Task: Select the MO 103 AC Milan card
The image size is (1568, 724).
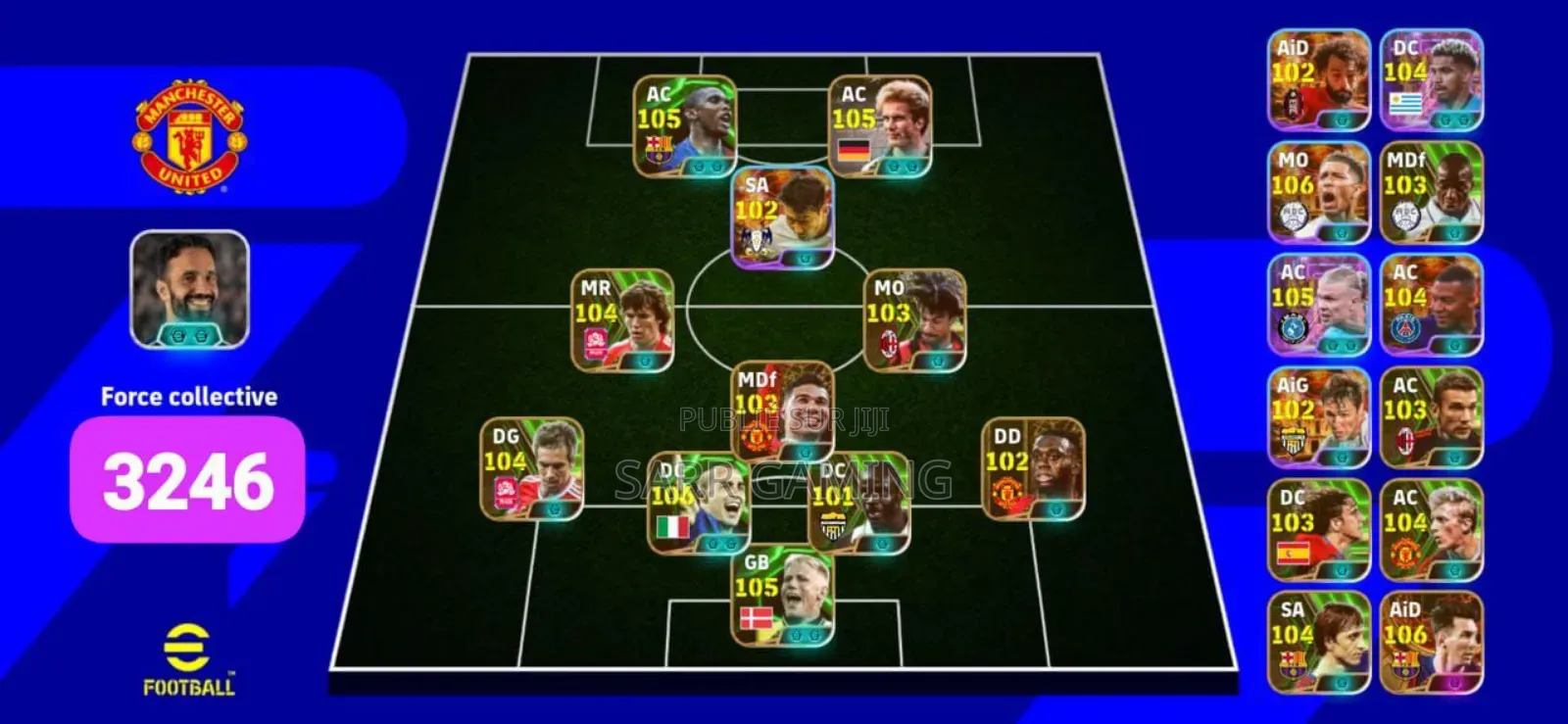Action: 914,320
